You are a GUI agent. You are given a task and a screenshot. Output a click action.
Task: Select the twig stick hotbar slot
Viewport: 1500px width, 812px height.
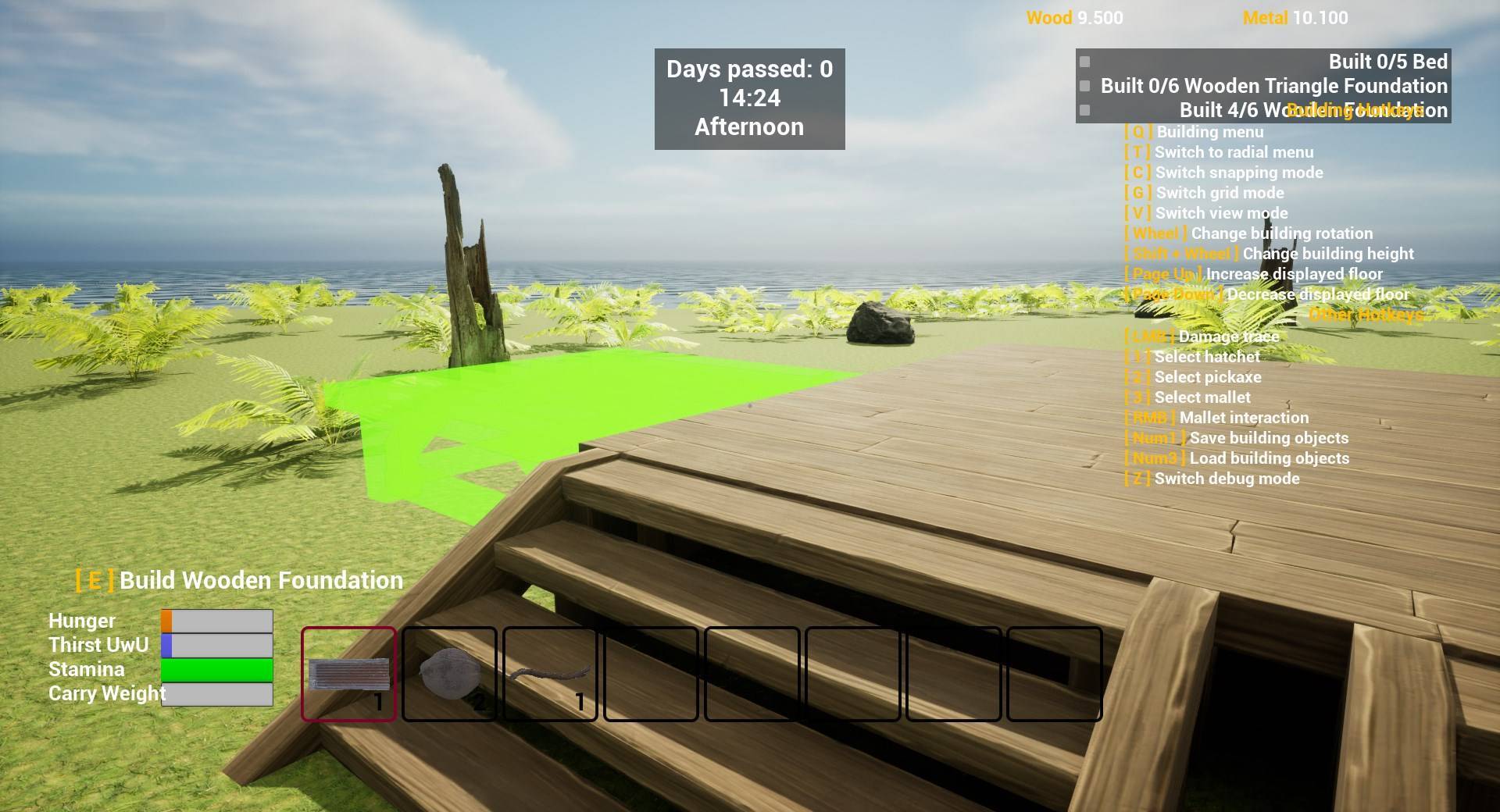tap(550, 674)
